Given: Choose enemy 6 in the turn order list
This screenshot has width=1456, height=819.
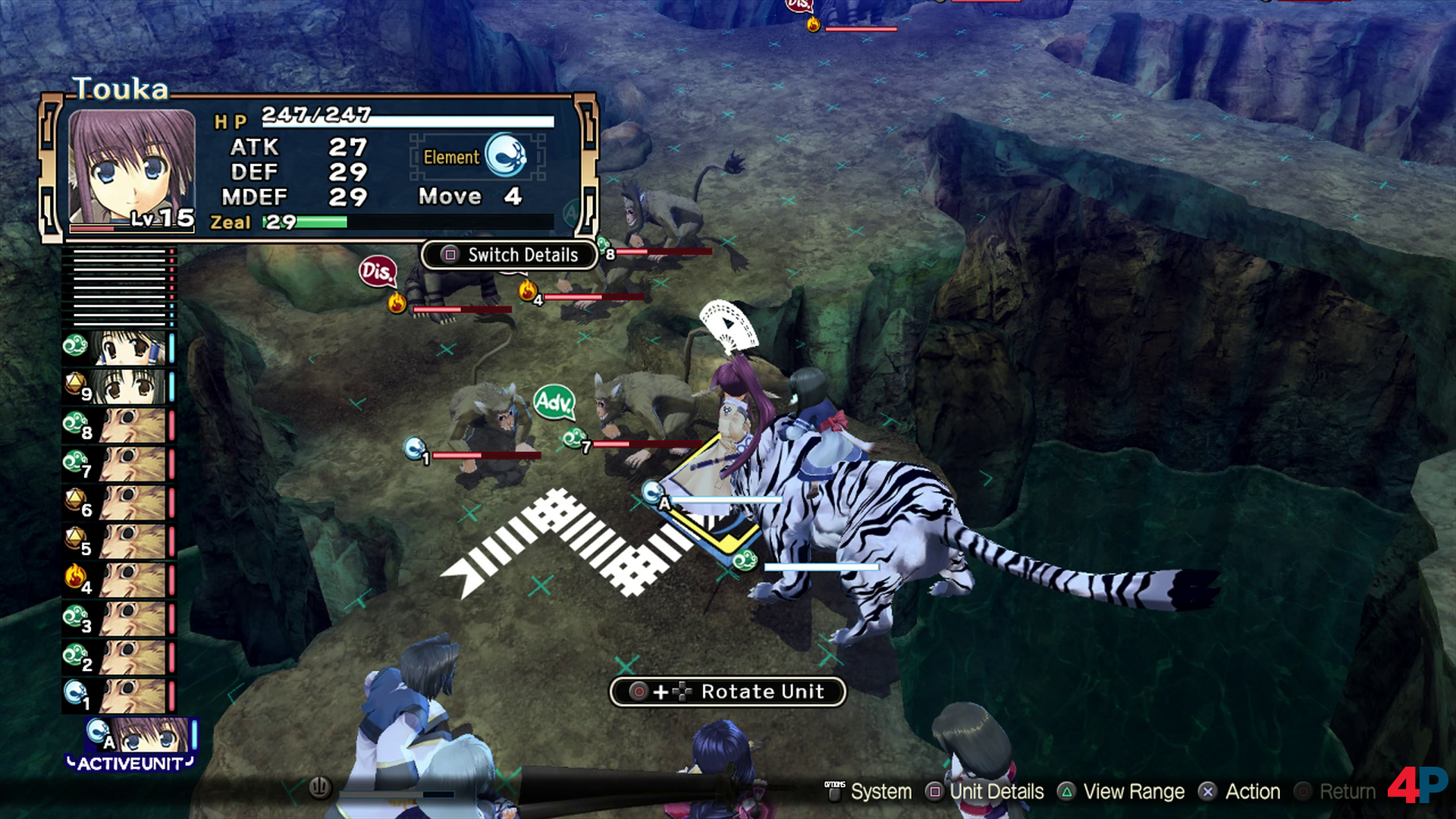Looking at the screenshot, I should (x=133, y=502).
